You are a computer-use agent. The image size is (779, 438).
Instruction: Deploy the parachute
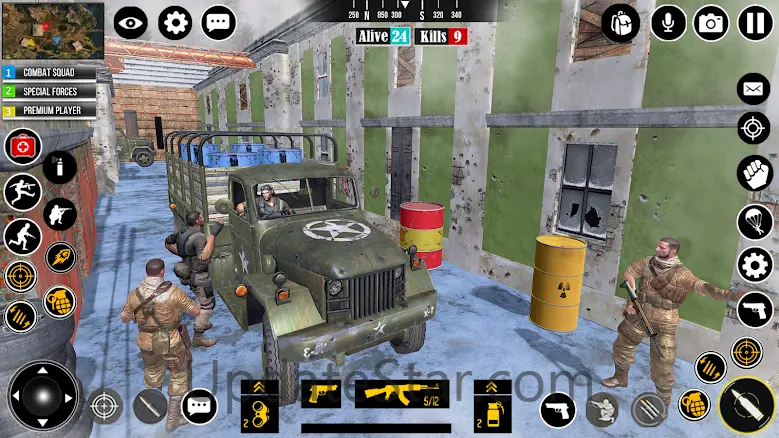pos(754,219)
